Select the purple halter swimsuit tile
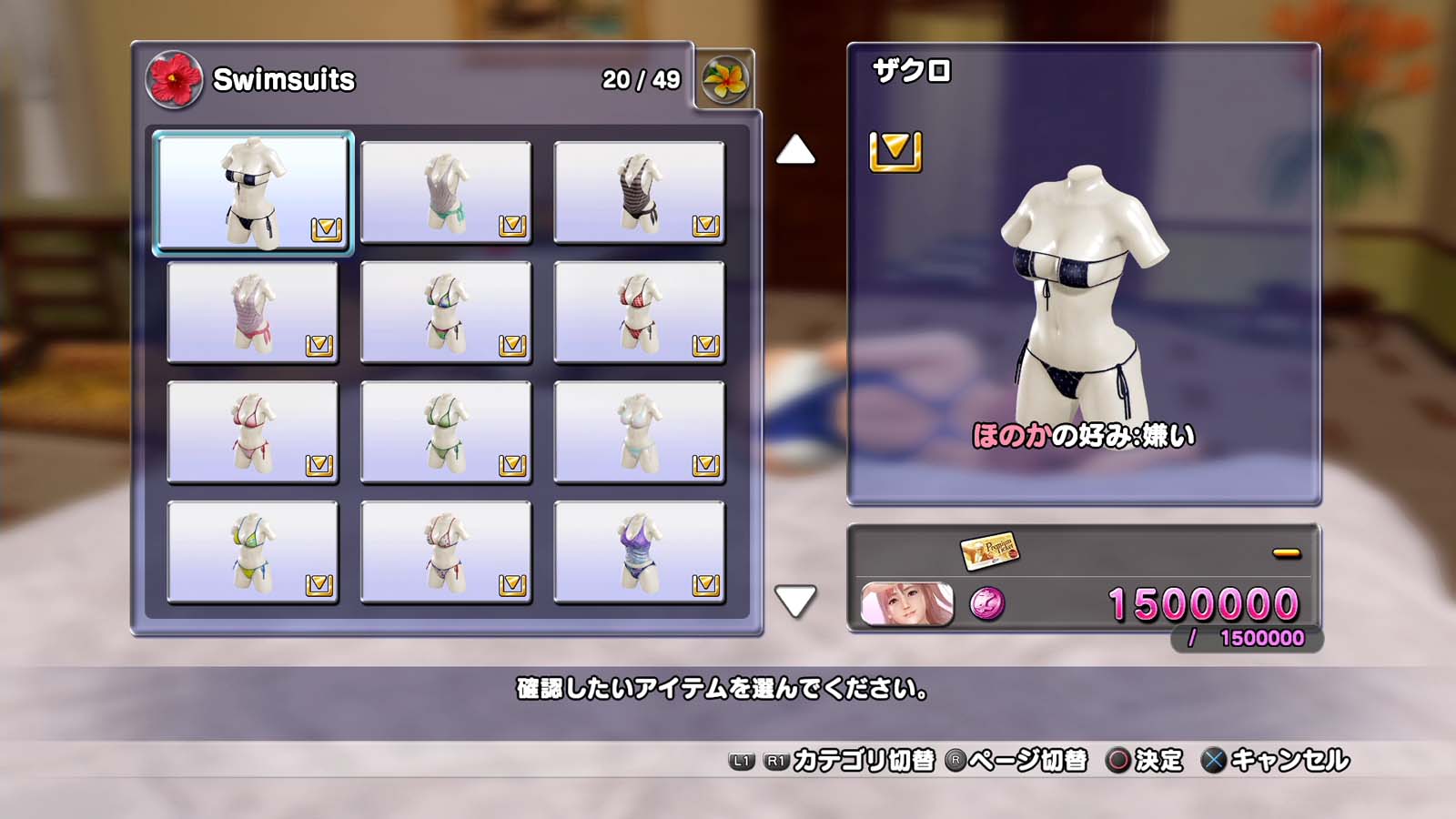Image resolution: width=1456 pixels, height=819 pixels. (x=639, y=552)
